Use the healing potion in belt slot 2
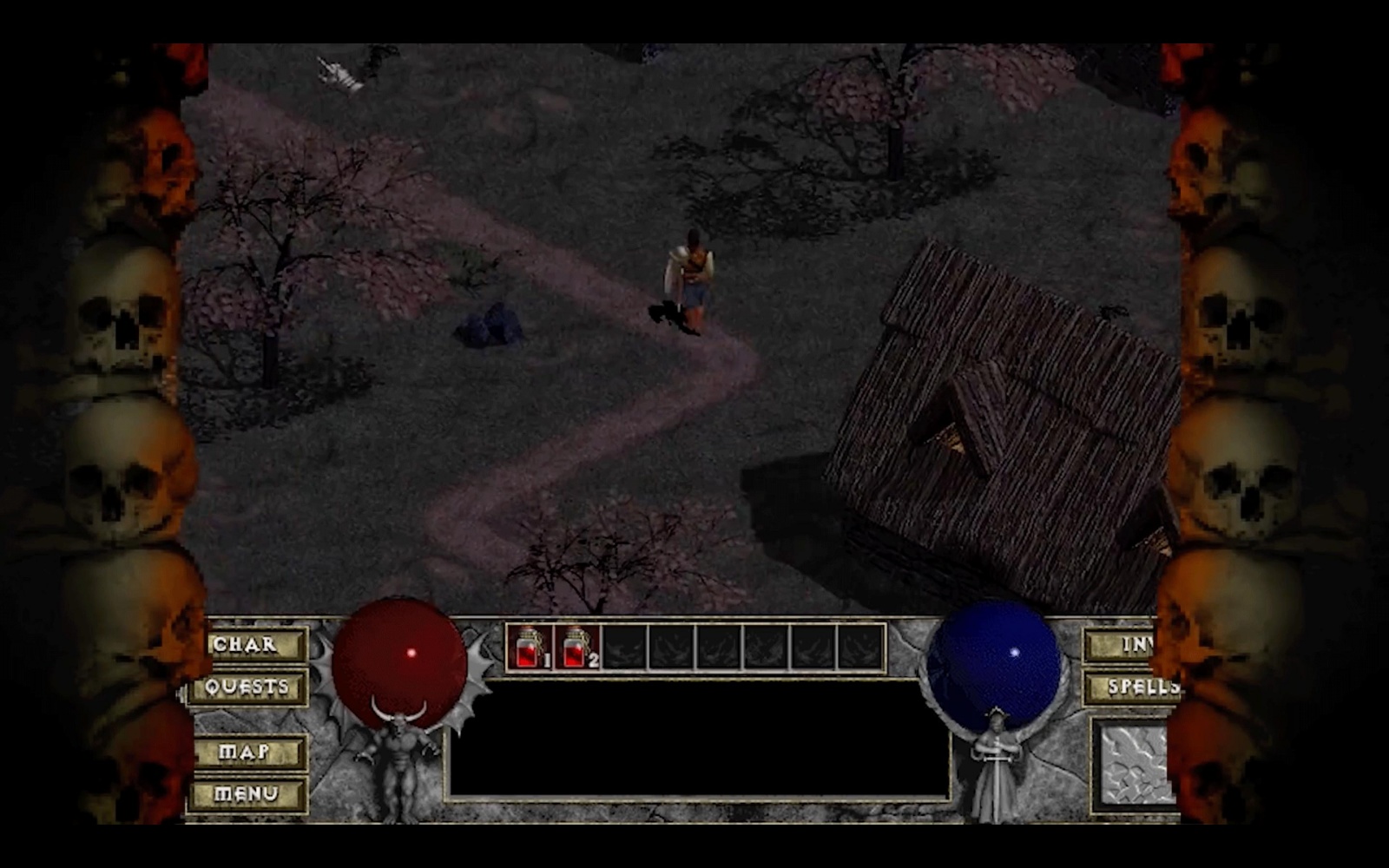This screenshot has height=868, width=1389. pos(577,648)
